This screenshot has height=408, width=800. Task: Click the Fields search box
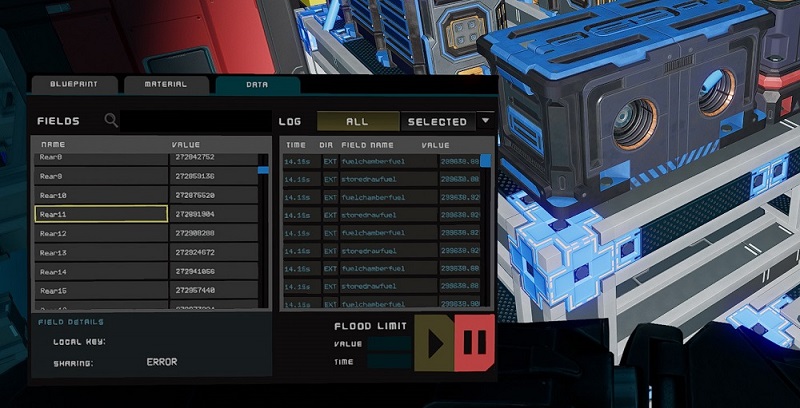[x=192, y=121]
